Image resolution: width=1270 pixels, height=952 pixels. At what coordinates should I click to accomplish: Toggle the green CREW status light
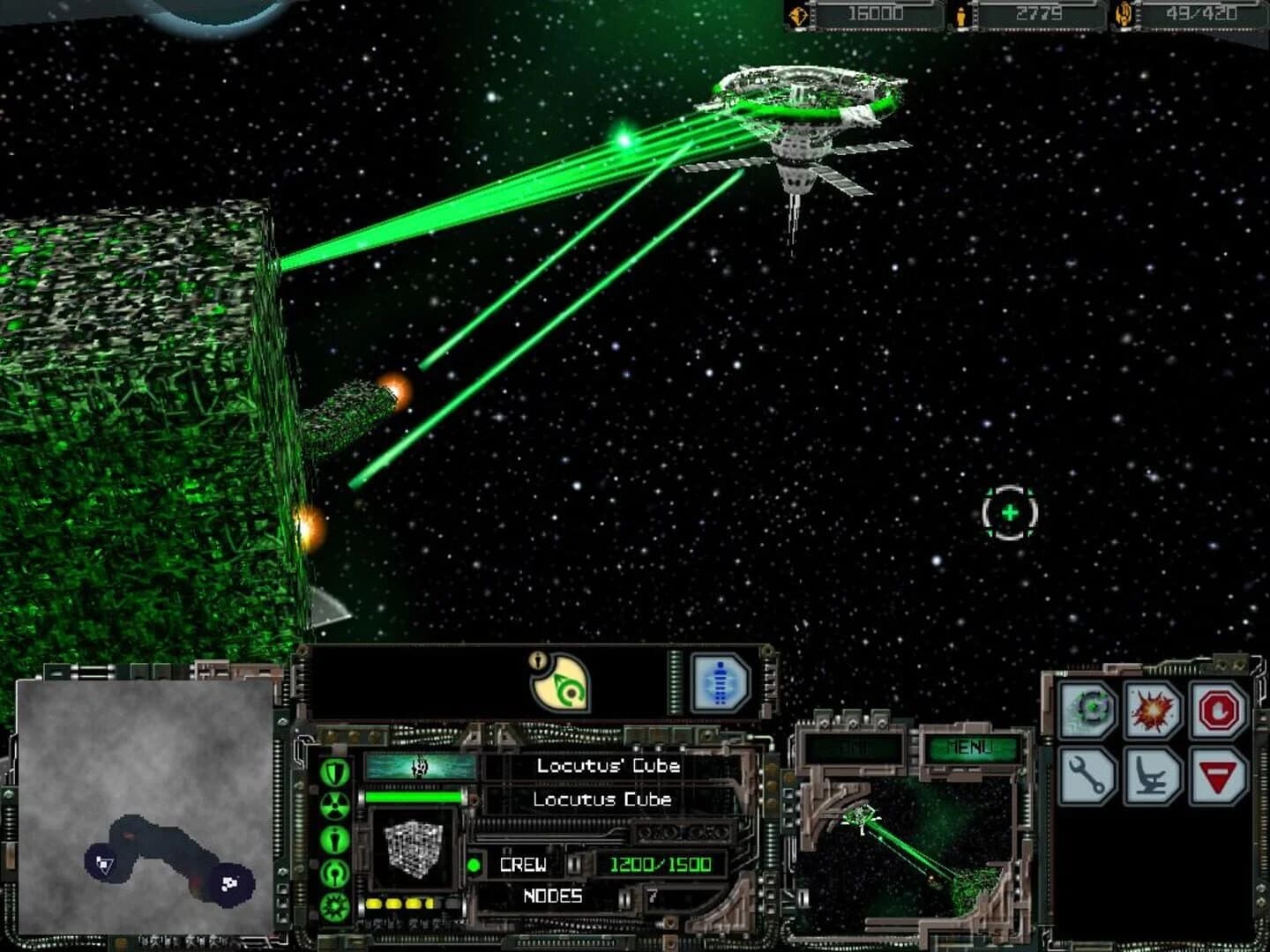pos(474,865)
